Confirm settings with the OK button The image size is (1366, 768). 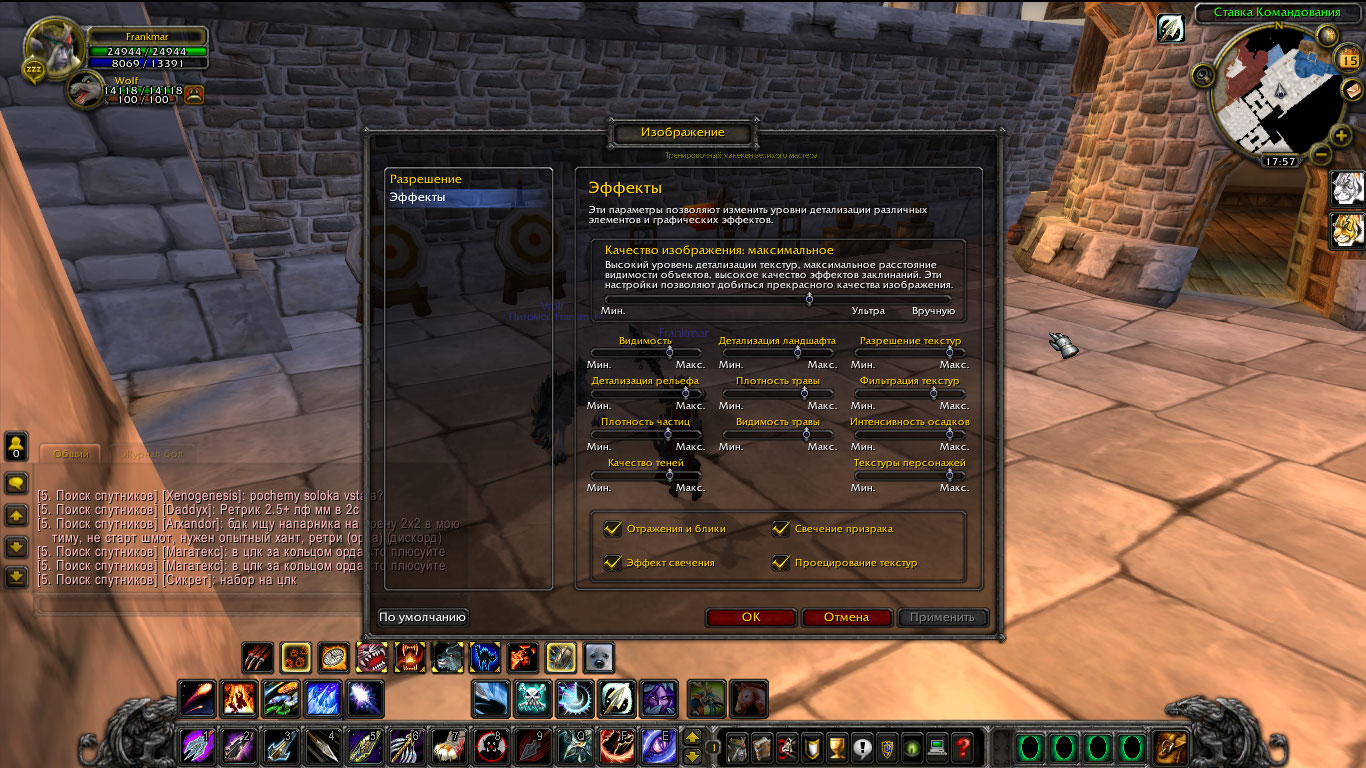coord(751,617)
